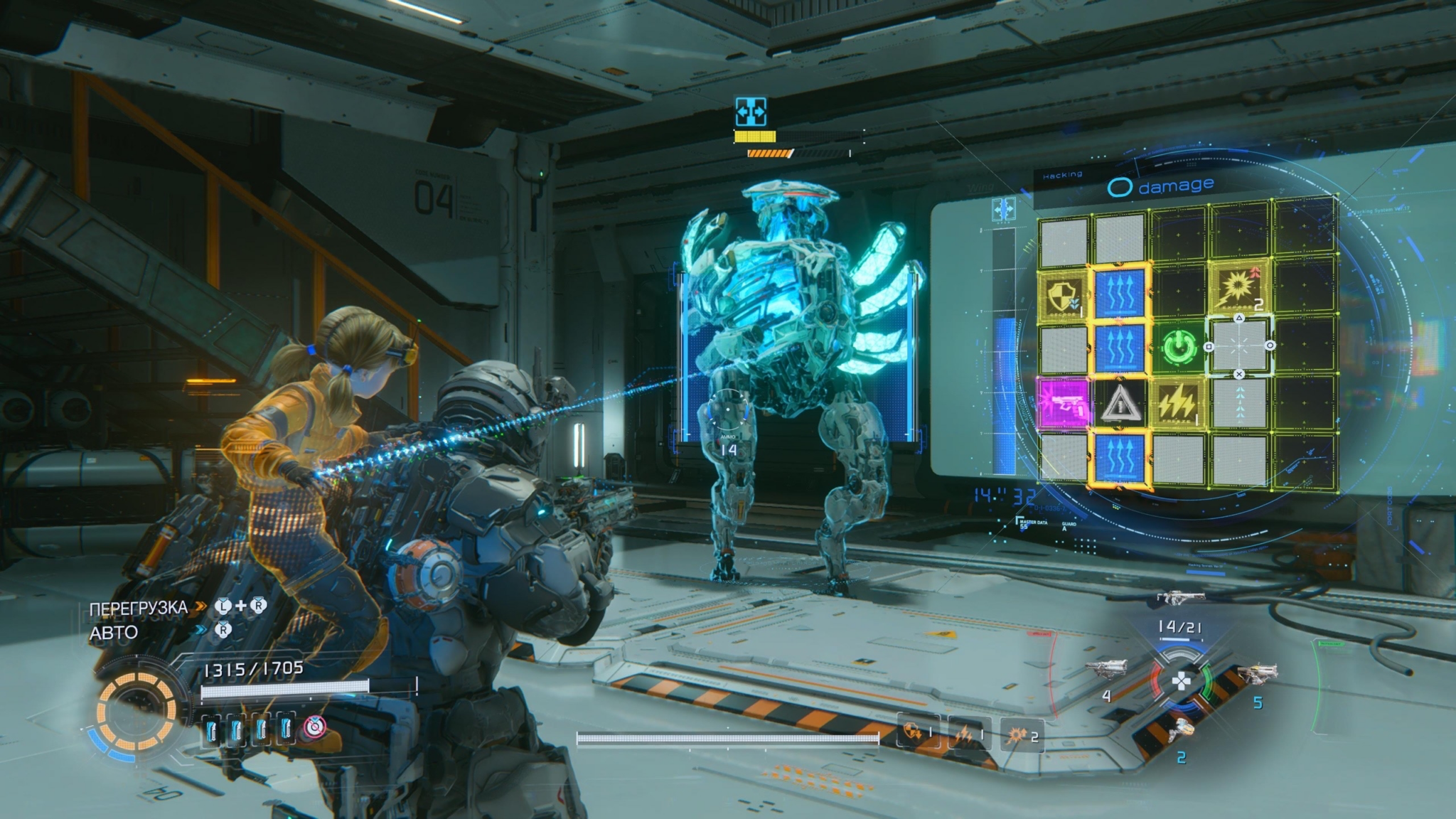Click the enemy's blue arrows status icon

(x=751, y=112)
